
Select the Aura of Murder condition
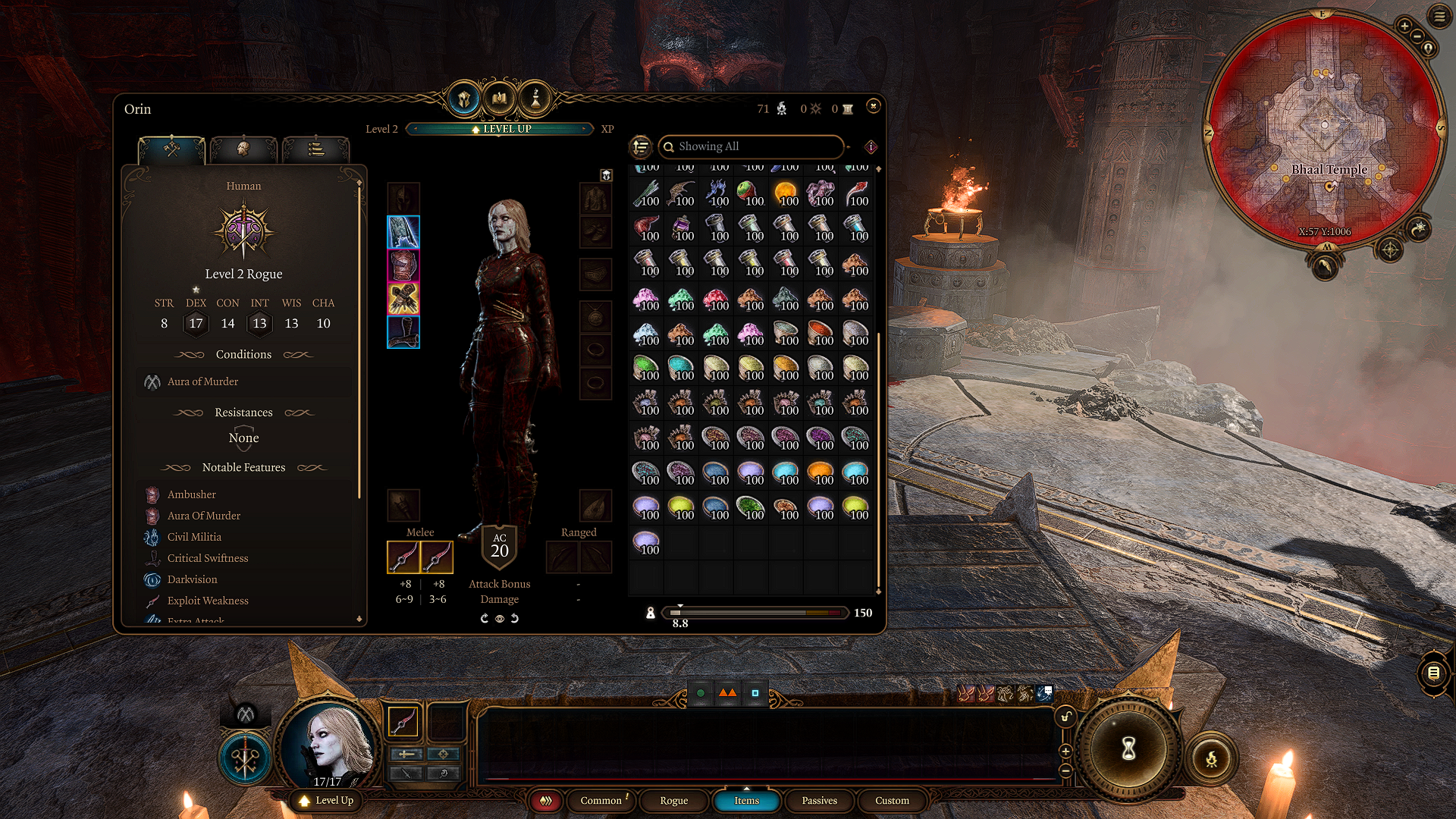[202, 382]
